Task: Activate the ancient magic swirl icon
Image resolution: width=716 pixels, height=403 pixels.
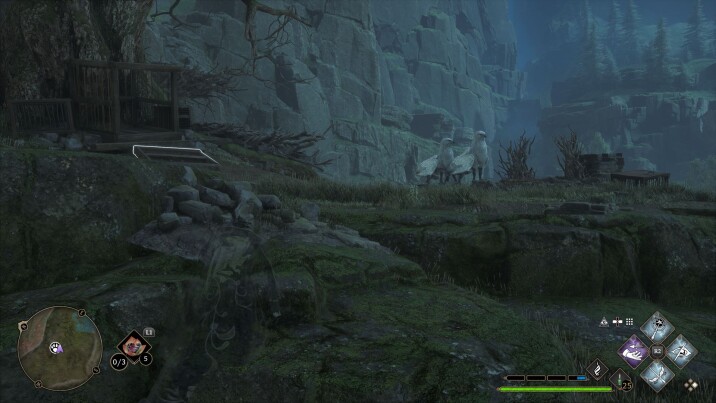Action: click(598, 370)
